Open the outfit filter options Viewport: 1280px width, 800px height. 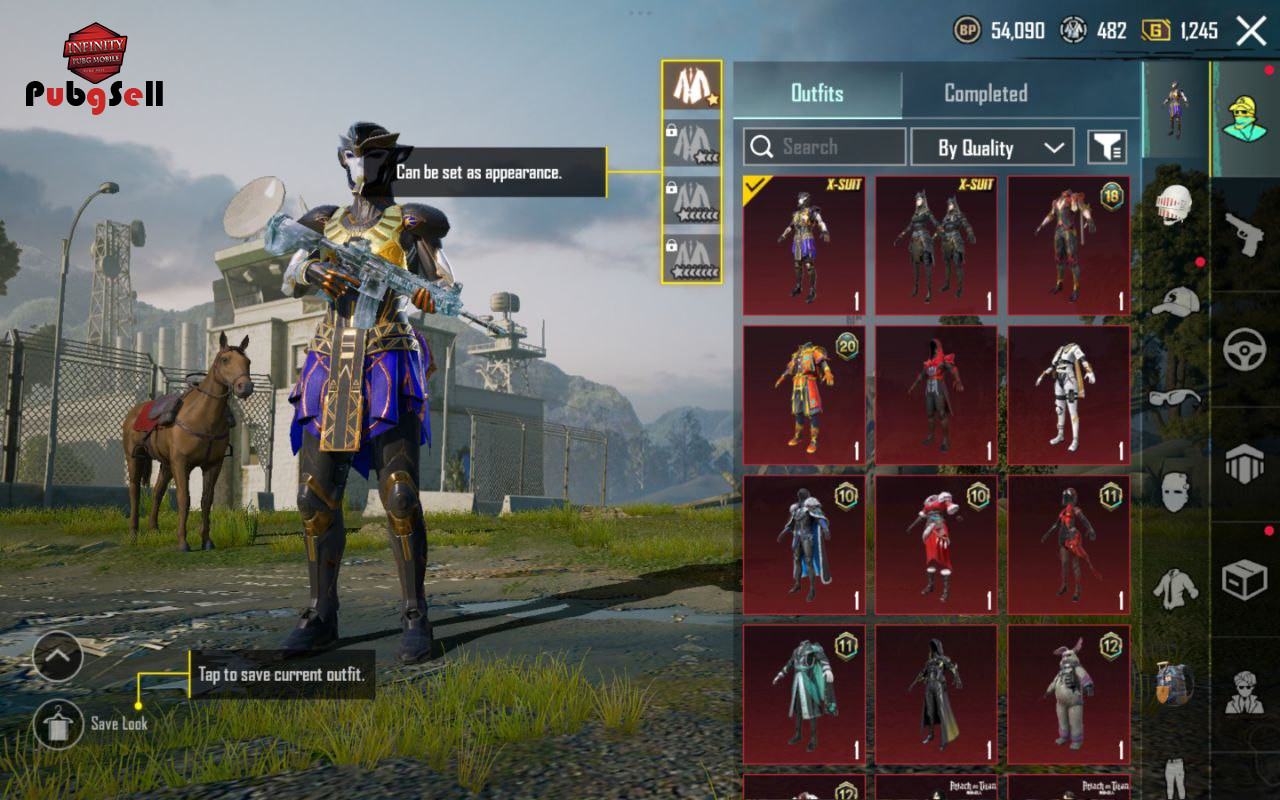pos(1107,148)
